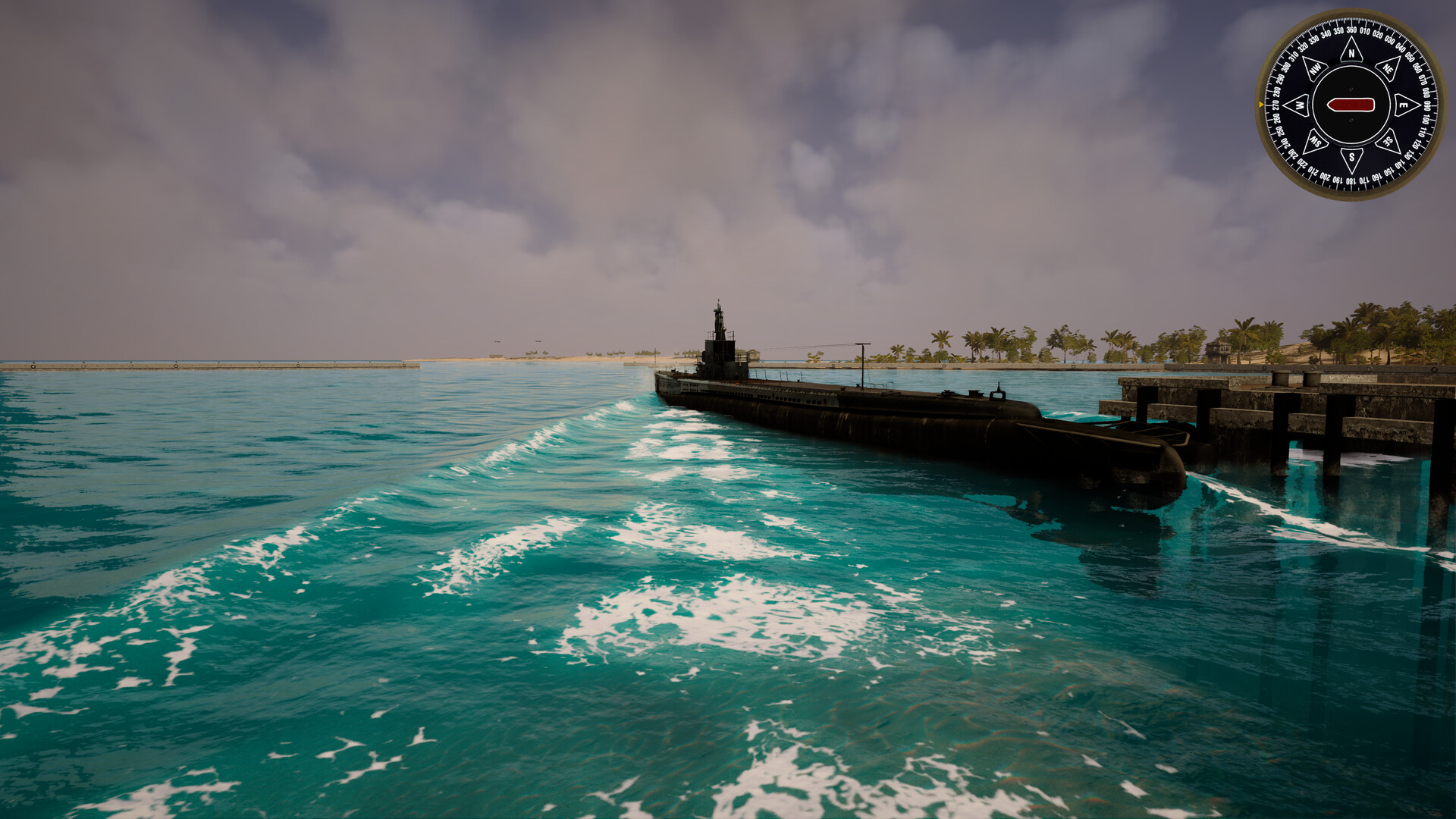Click the NW arrow on the compass
The height and width of the screenshot is (819, 1456).
pyautogui.click(x=1315, y=68)
